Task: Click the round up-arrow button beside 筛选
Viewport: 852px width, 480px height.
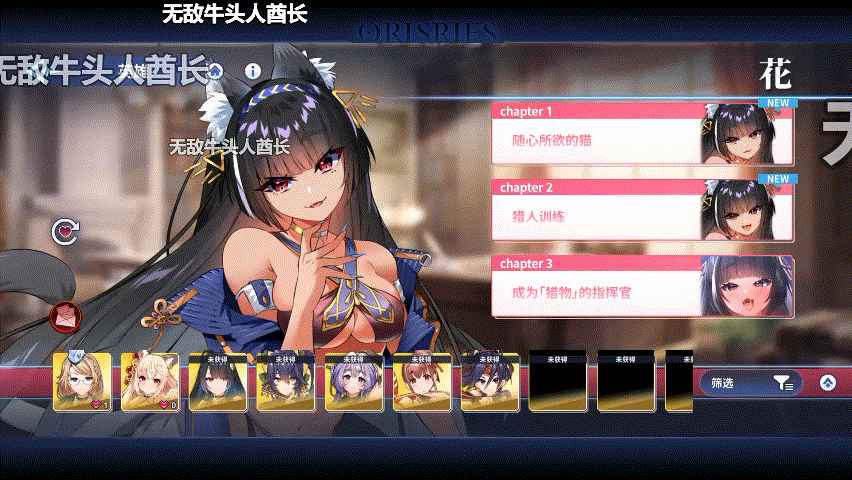Action: point(827,383)
